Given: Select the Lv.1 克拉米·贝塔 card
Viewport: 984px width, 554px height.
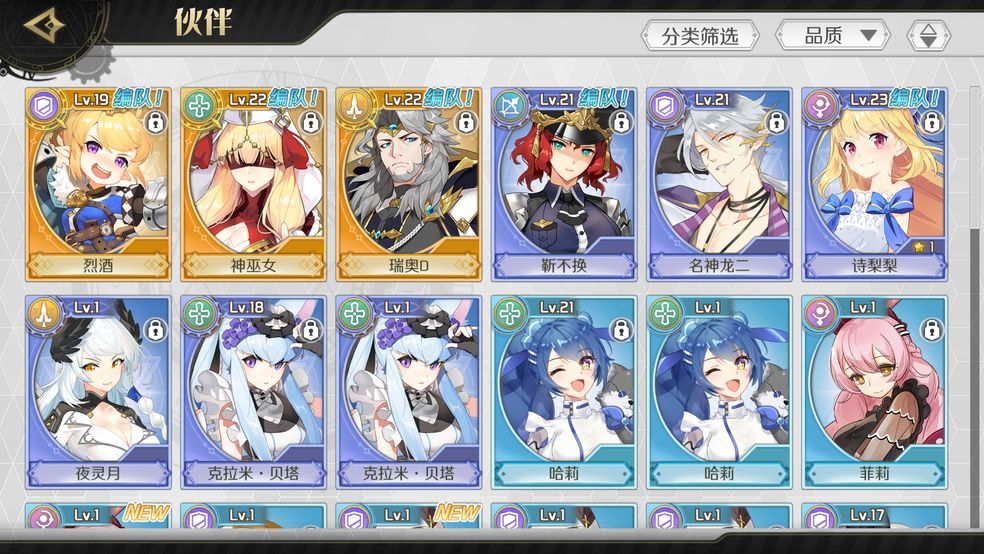Looking at the screenshot, I should [409, 392].
